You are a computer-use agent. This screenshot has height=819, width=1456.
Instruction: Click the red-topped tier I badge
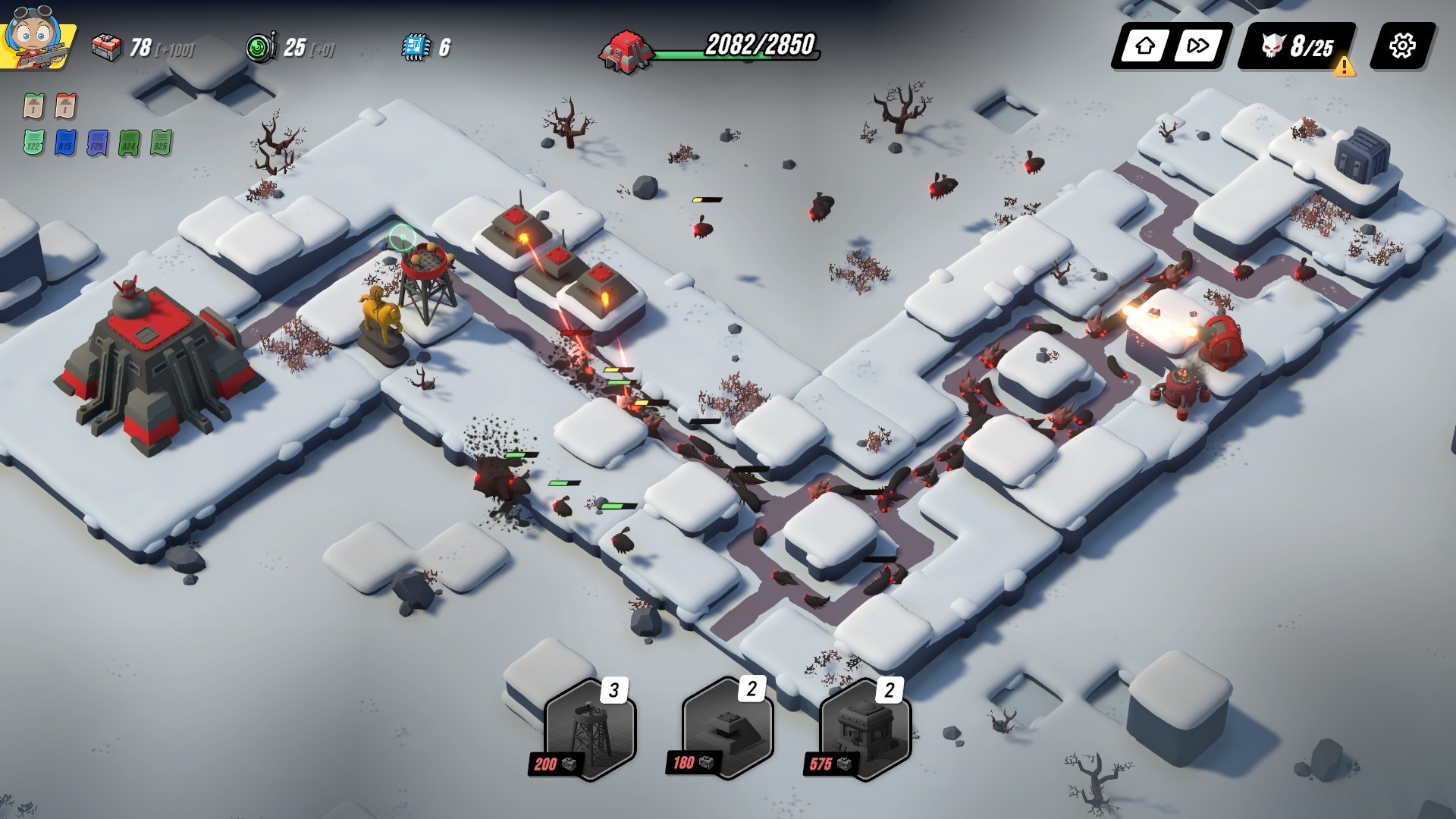coord(66,106)
